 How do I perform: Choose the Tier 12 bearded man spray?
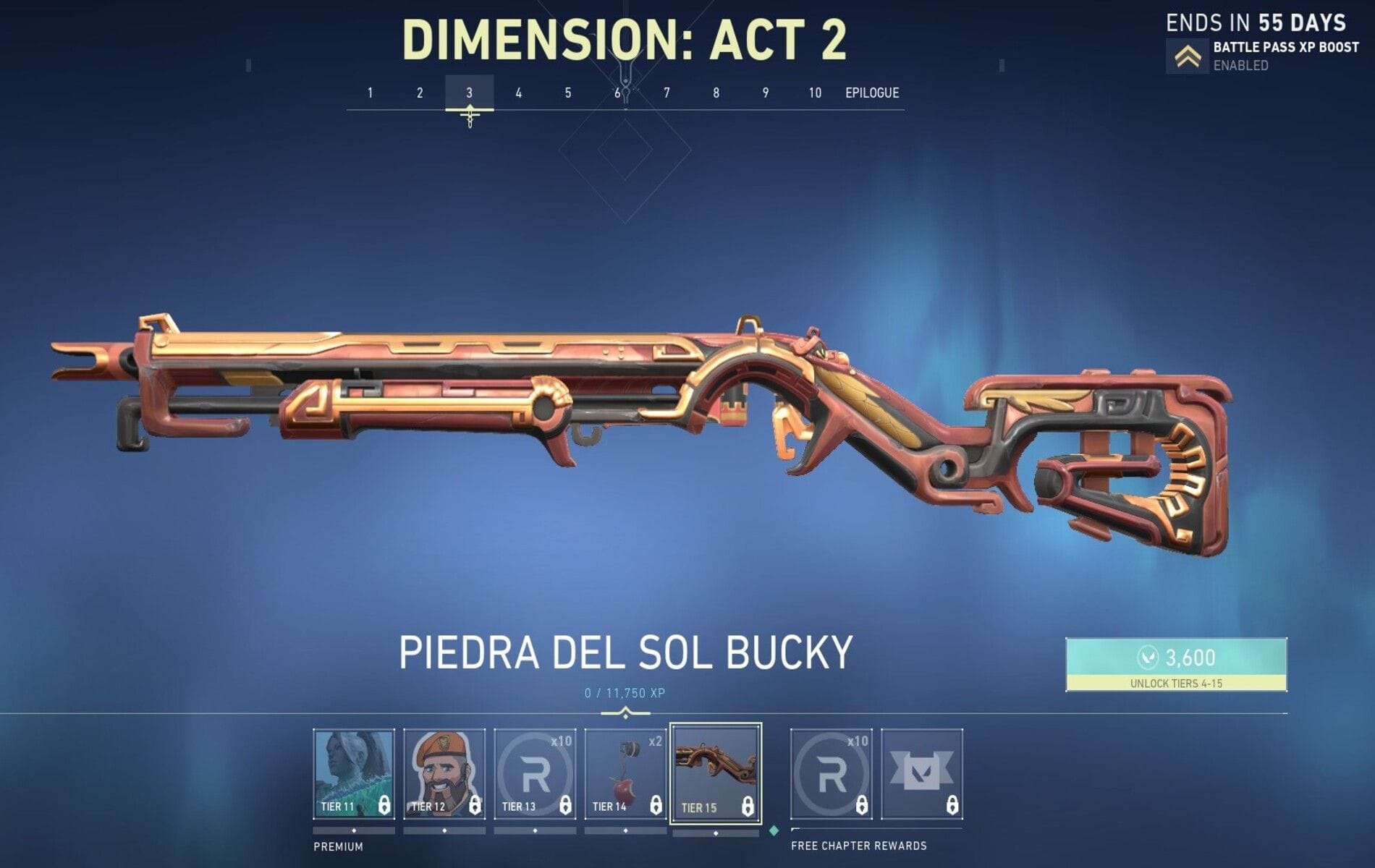click(444, 773)
